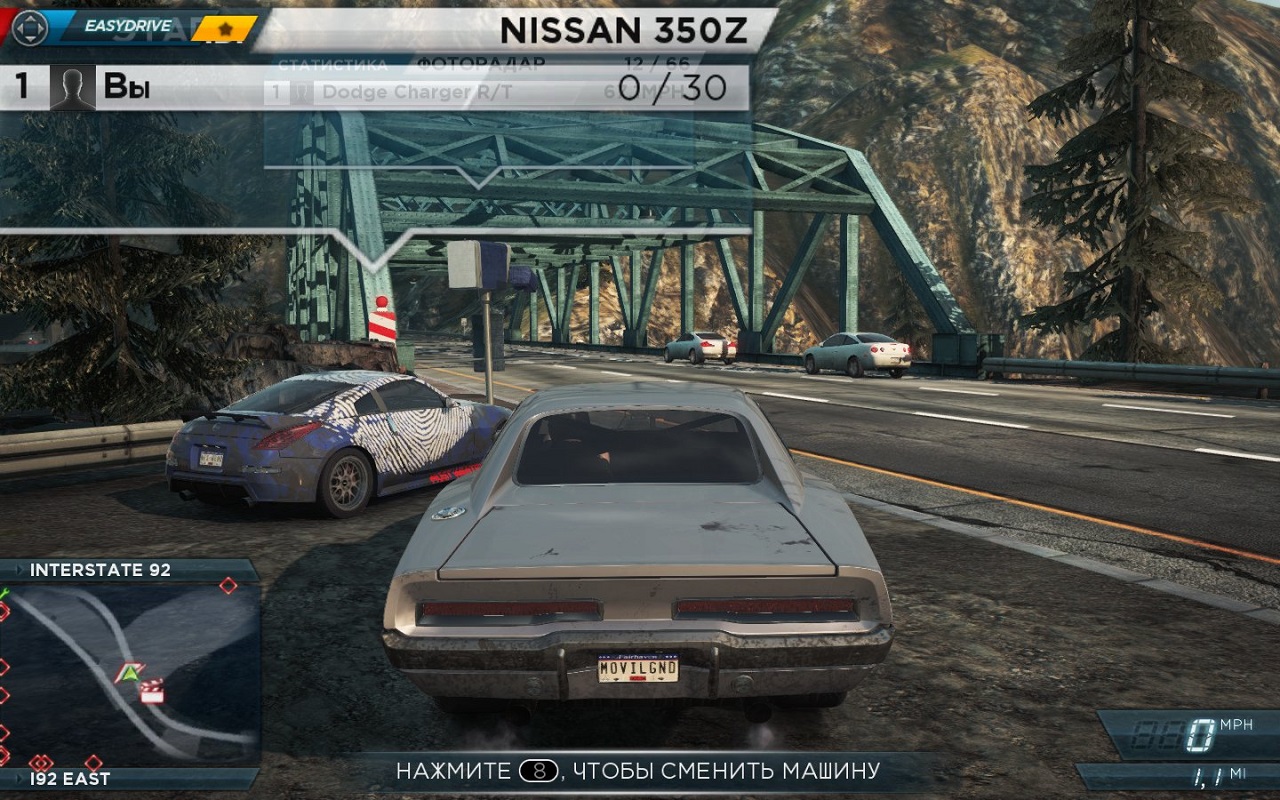This screenshot has width=1280, height=800.
Task: Open the EasyDrive d-pad menu icon
Action: [29, 27]
